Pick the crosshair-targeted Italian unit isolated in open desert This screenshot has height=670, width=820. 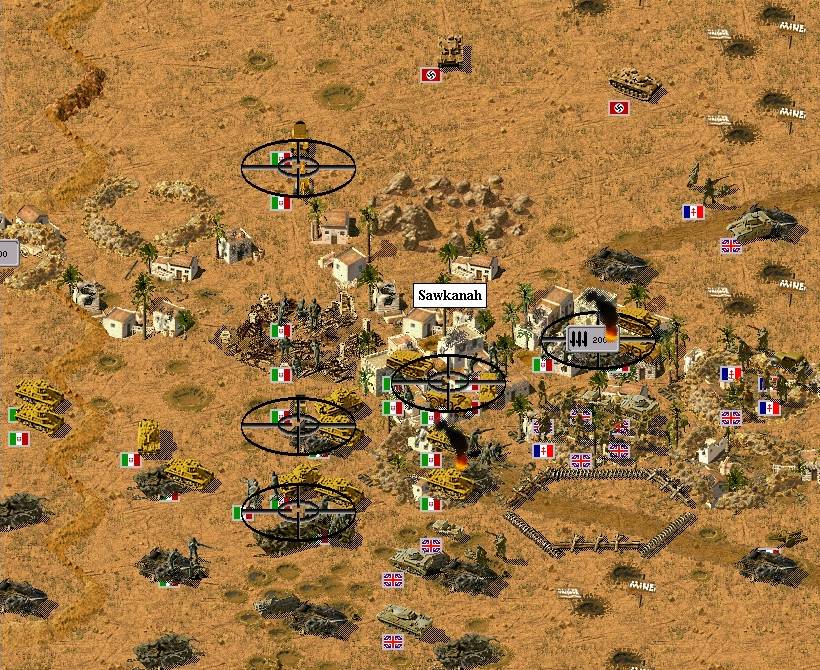(298, 167)
